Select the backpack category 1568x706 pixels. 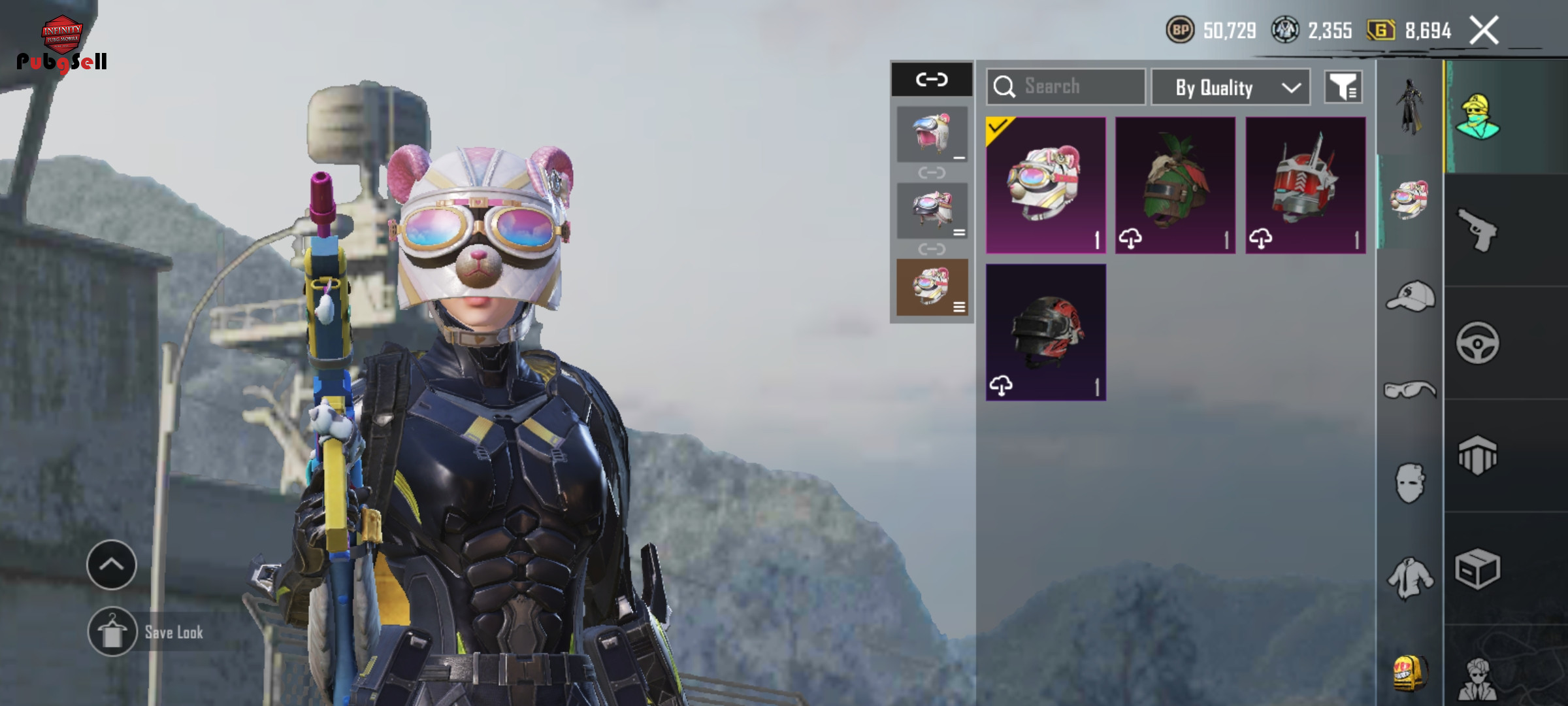tap(1410, 672)
